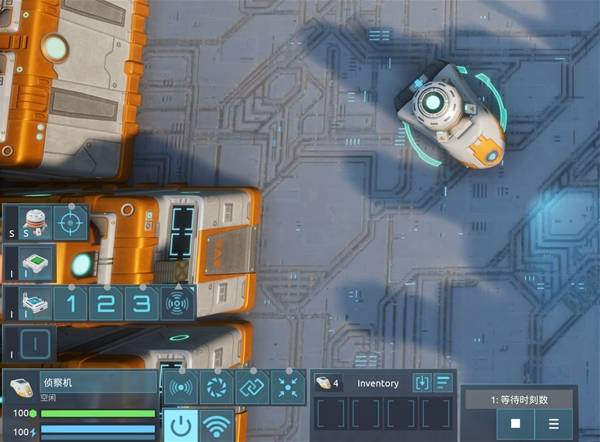Select the drone unit group icon
The height and width of the screenshot is (442, 600).
click(34, 221)
